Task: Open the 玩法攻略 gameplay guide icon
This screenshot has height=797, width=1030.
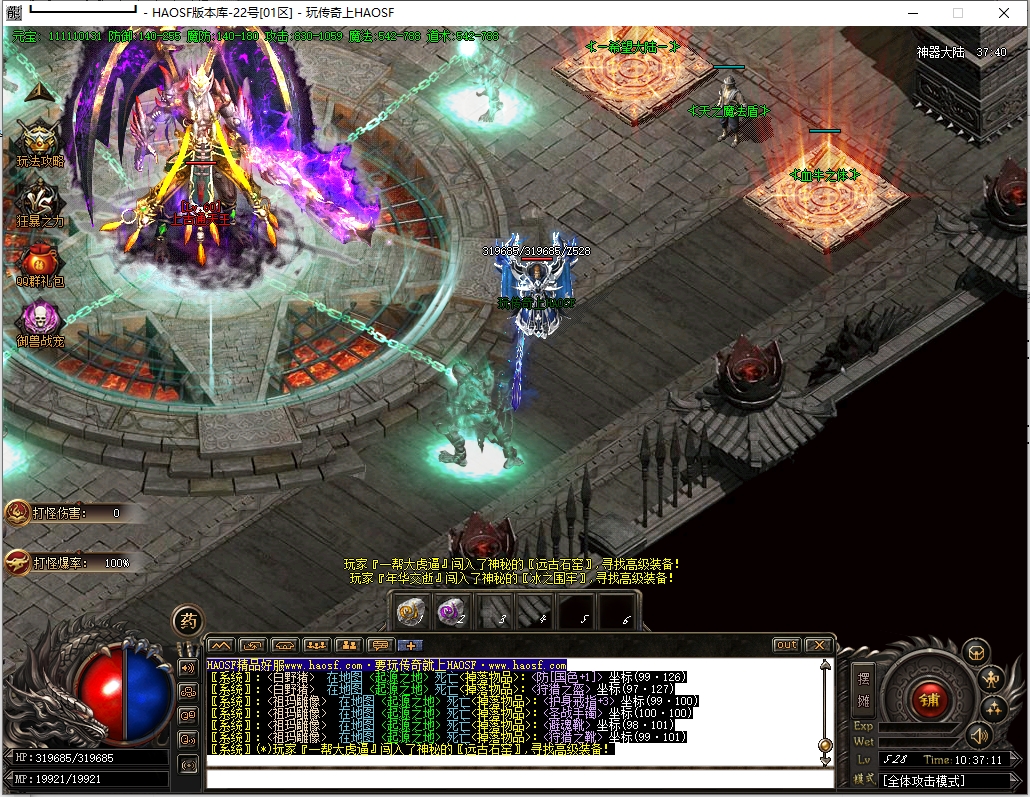Action: click(39, 138)
